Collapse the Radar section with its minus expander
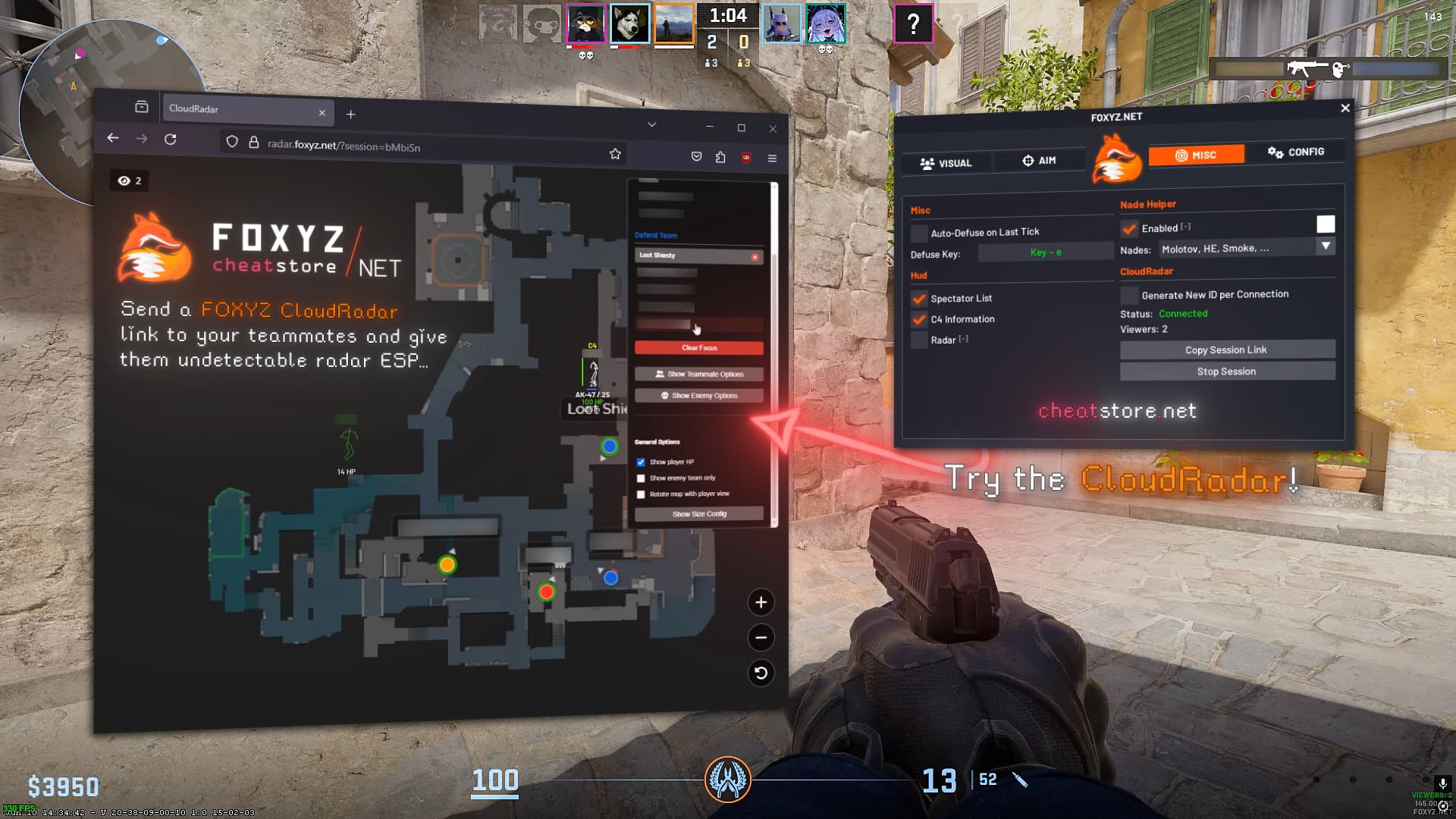This screenshot has width=1456, height=819. coord(963,339)
